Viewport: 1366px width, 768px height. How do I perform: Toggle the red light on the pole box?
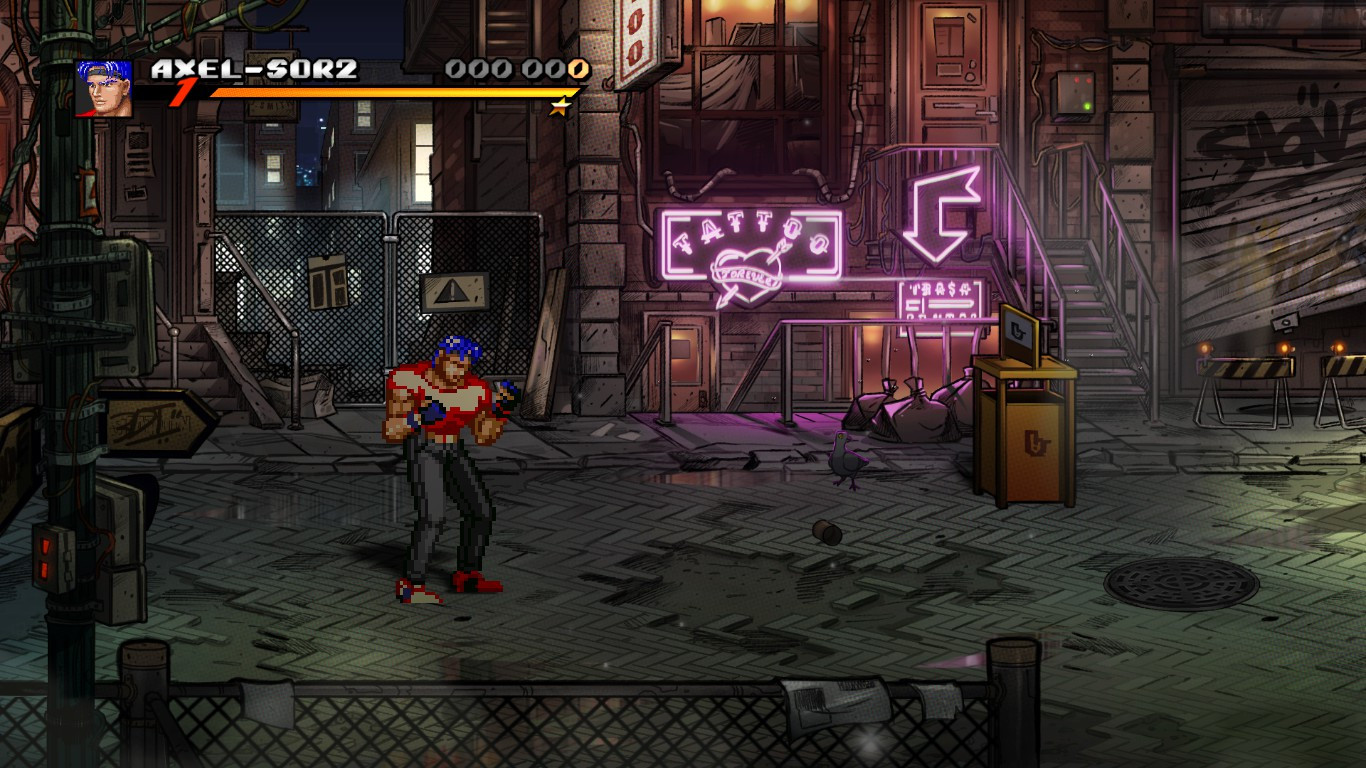tap(47, 546)
